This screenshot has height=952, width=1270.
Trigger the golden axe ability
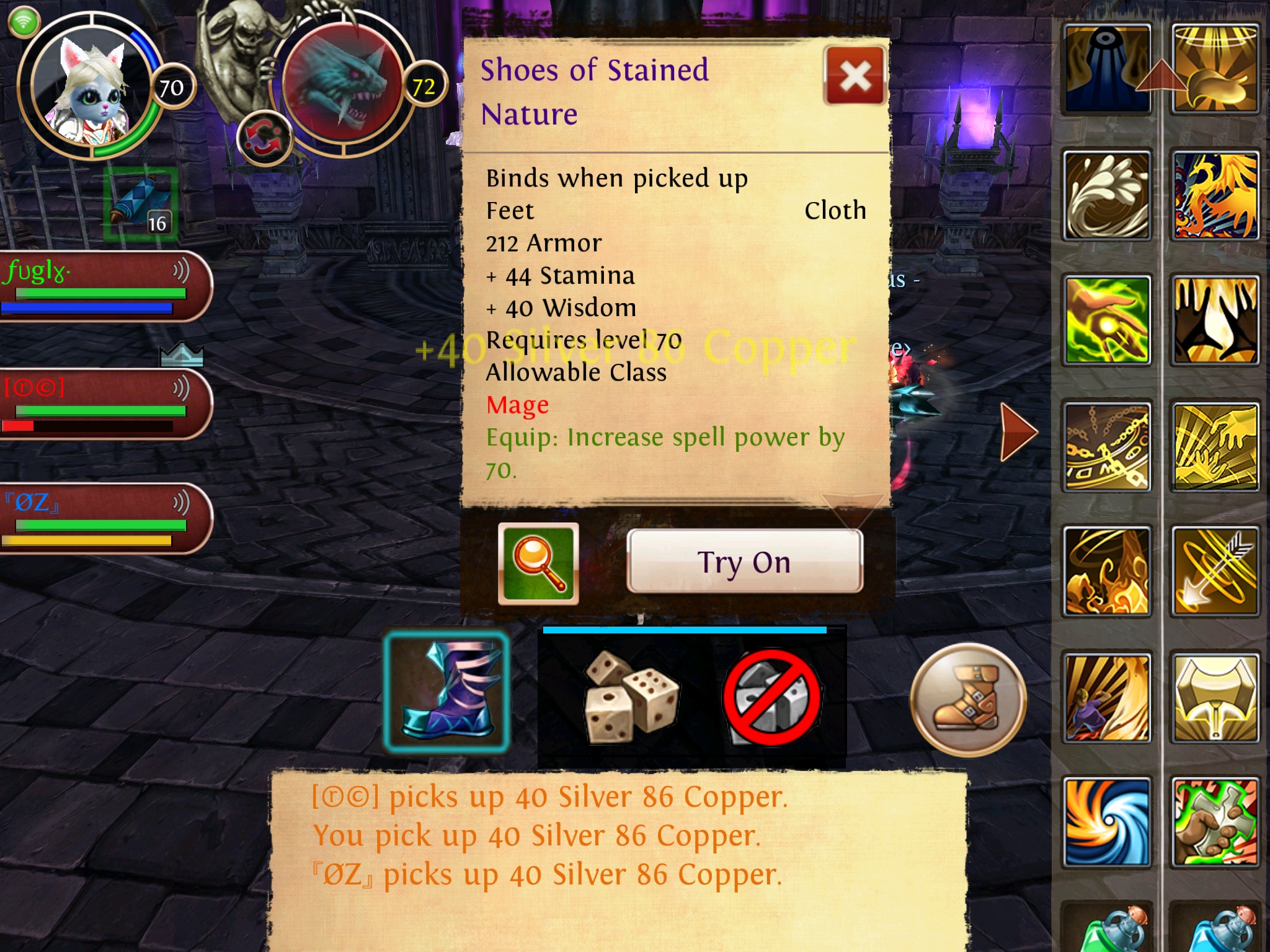pyautogui.click(x=1215, y=698)
